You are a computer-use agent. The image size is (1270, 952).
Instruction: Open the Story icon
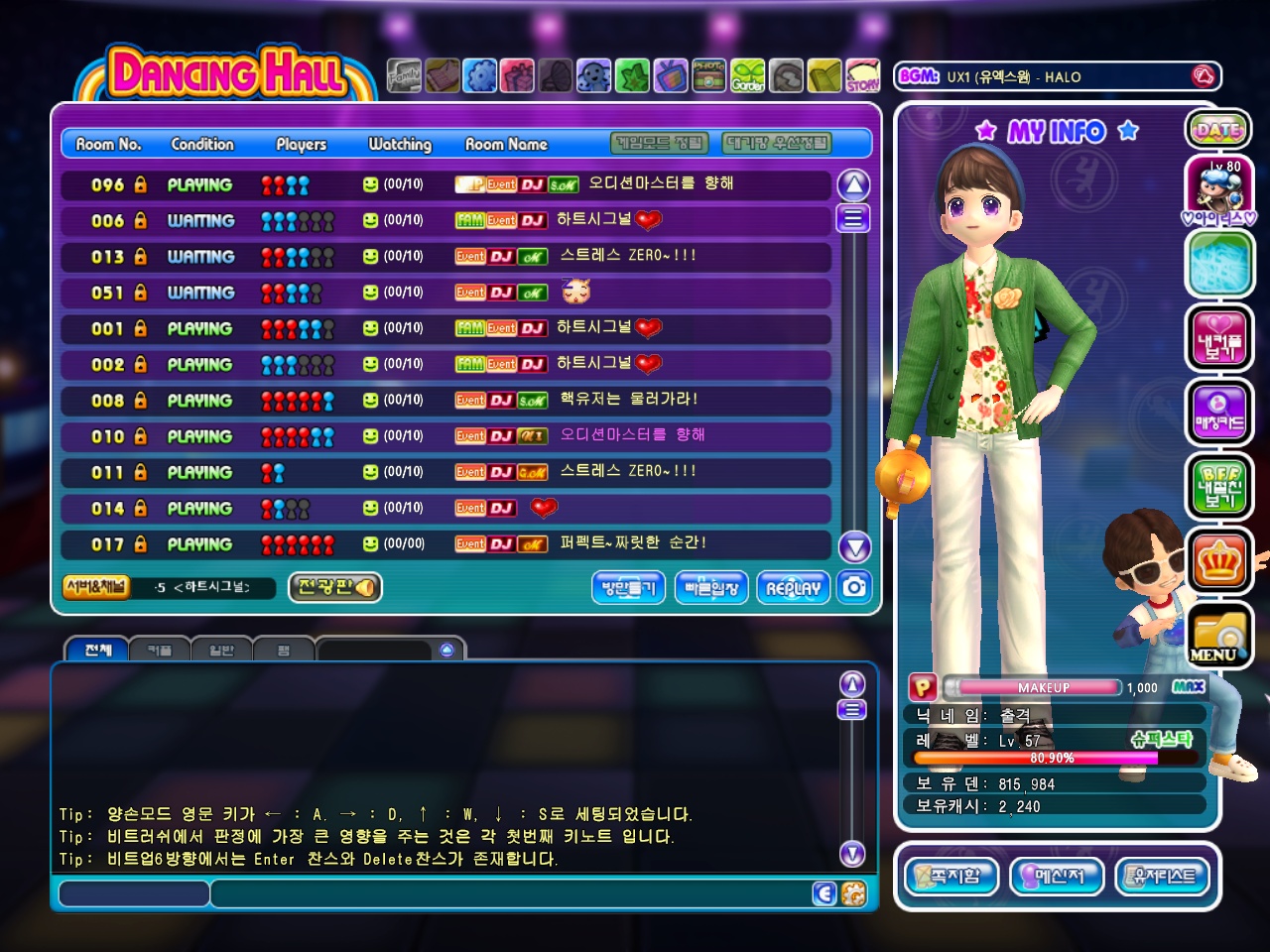coord(862,75)
